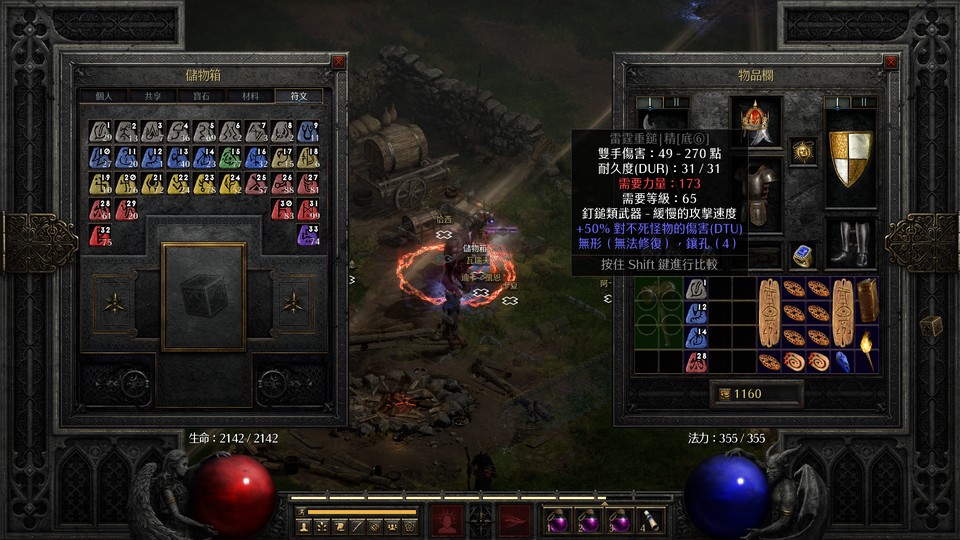Select the white and gold shield
This screenshot has height=540, width=960.
click(850, 156)
